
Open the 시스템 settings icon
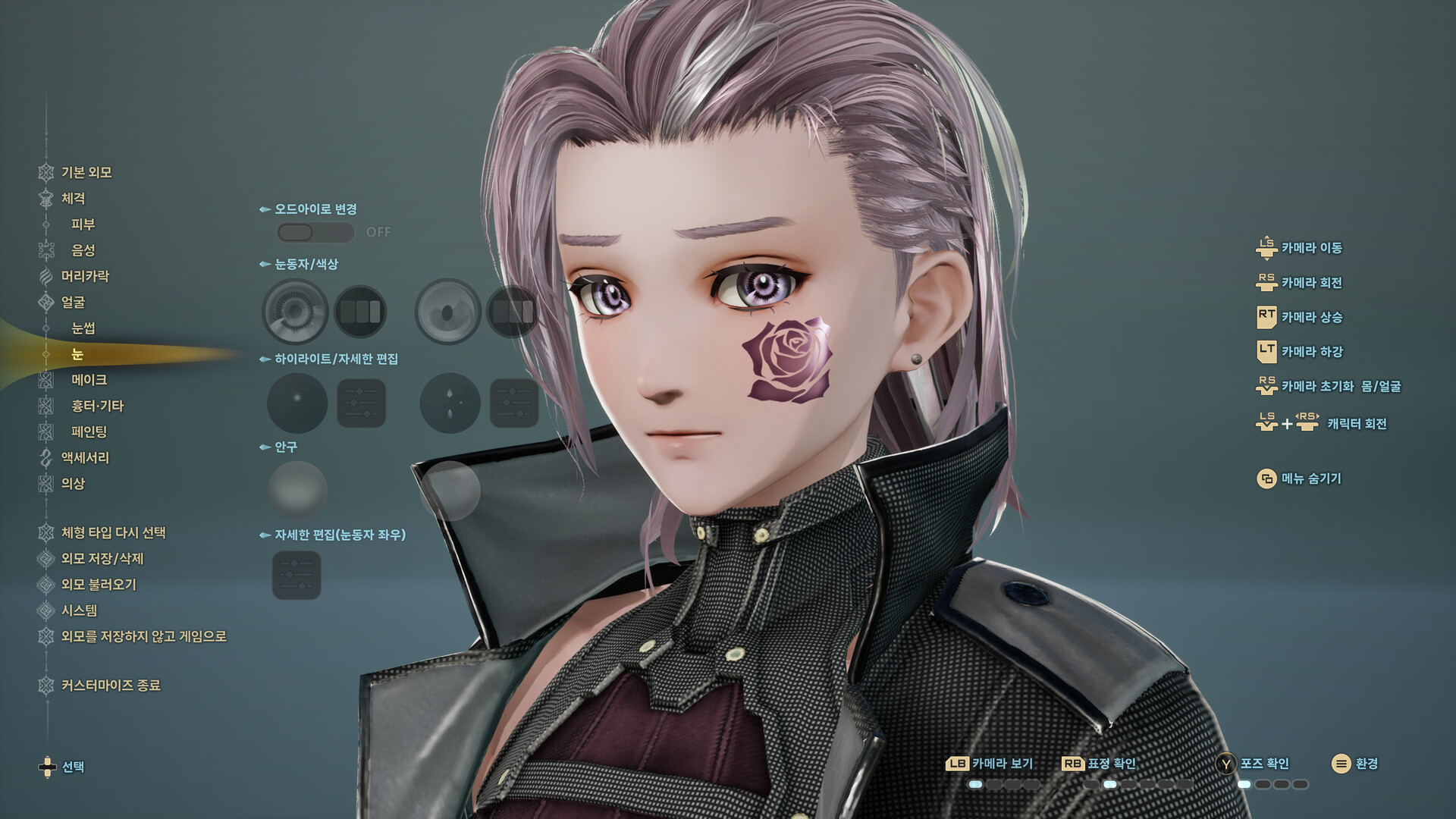[45, 610]
